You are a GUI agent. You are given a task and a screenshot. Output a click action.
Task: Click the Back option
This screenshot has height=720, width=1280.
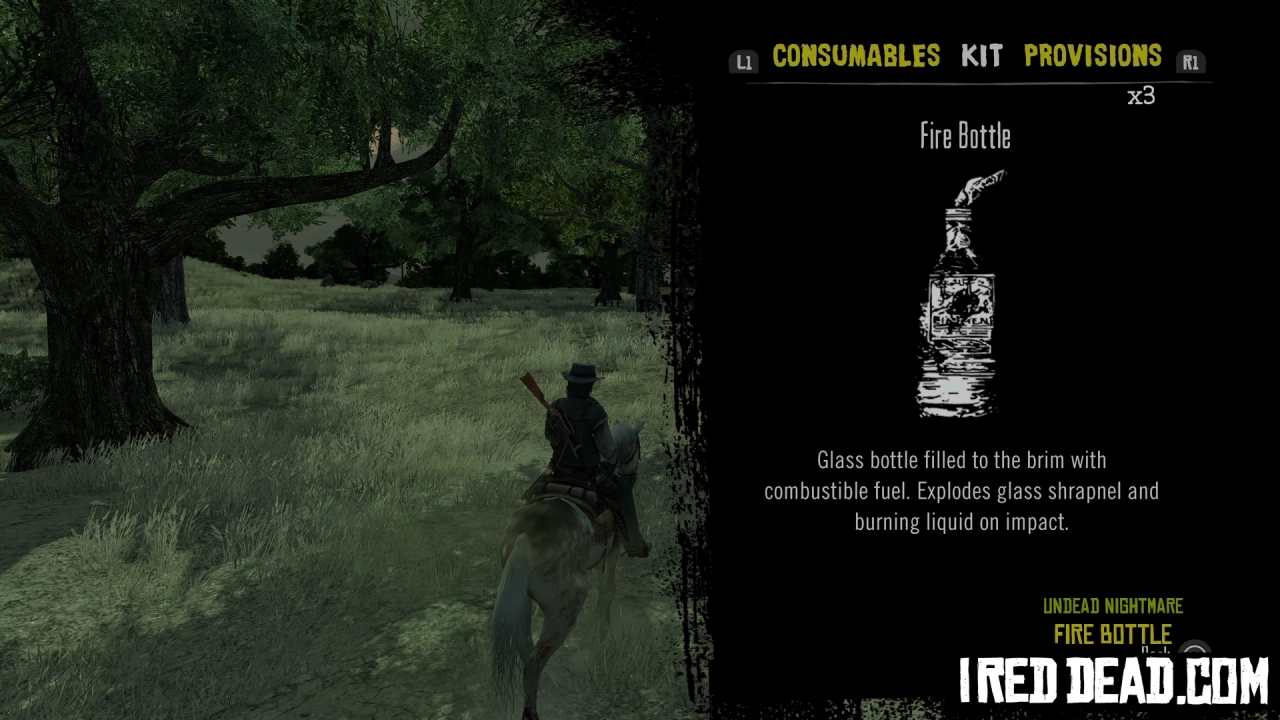click(x=1155, y=651)
